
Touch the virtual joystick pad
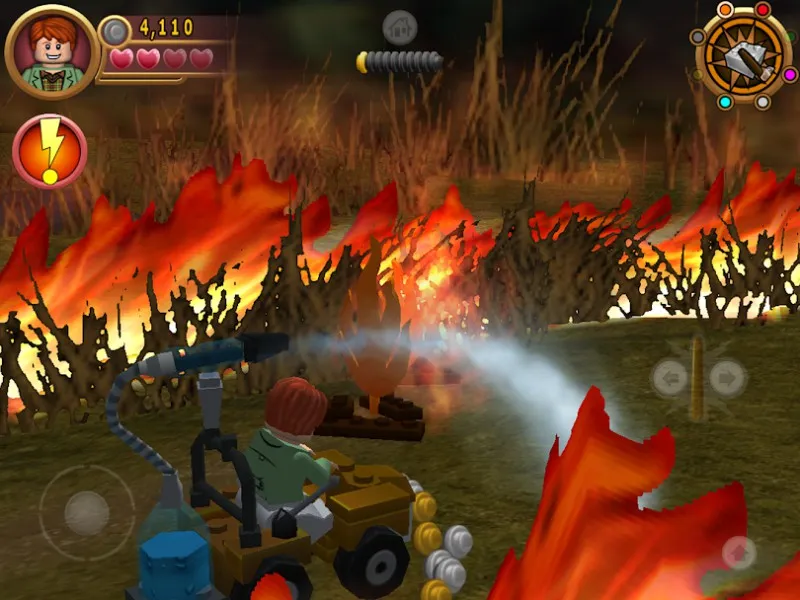86,512
